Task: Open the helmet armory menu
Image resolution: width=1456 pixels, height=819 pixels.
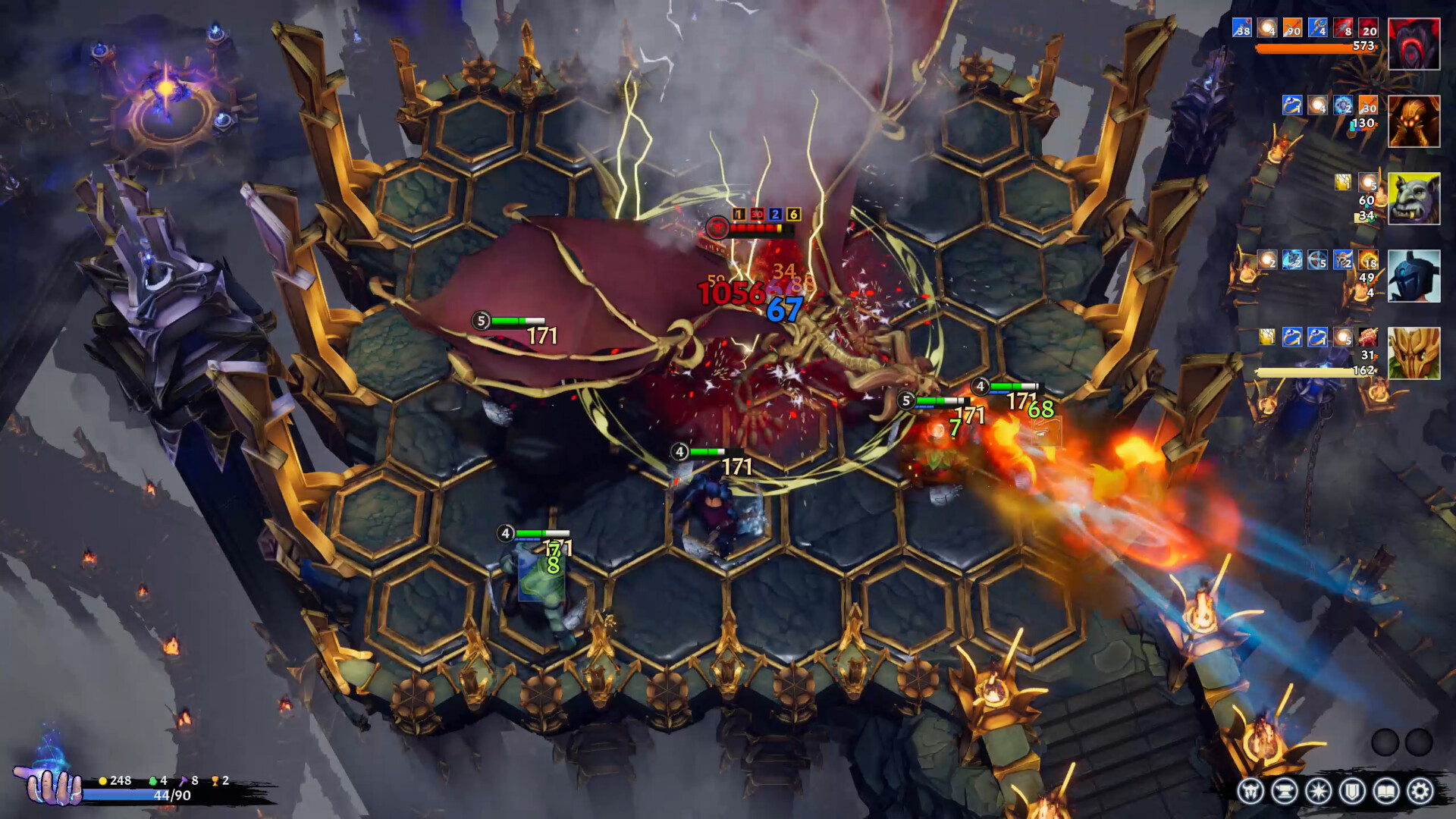Action: pos(1253,790)
